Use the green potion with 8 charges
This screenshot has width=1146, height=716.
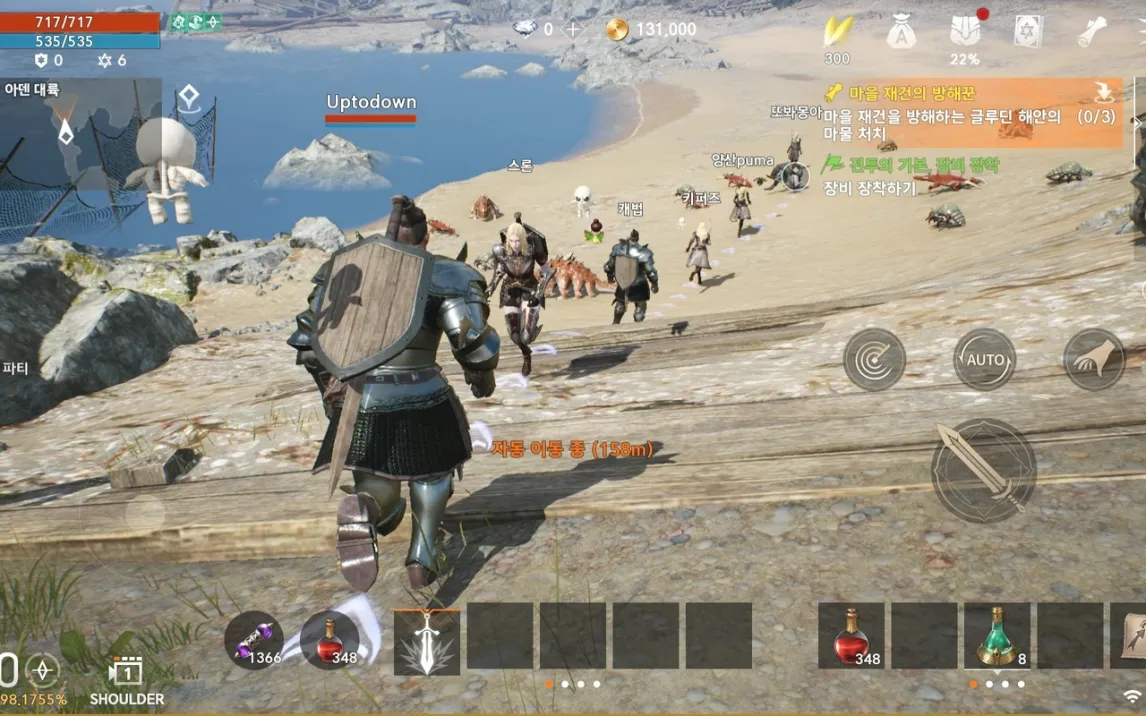coord(996,636)
